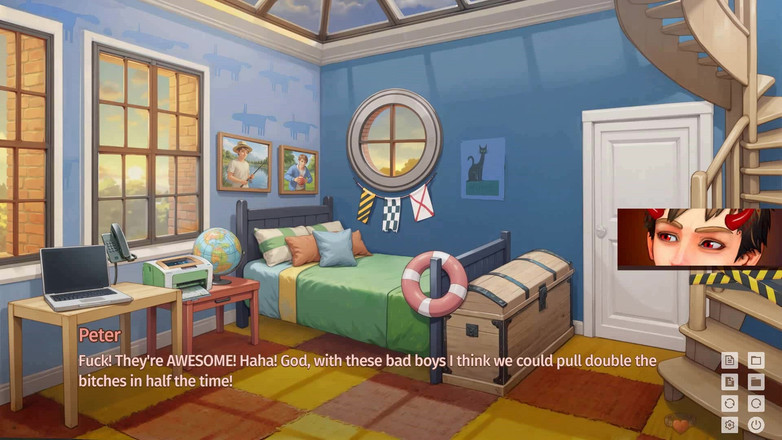Click the single circular arrow icon
Image resolution: width=782 pixels, height=440 pixels.
click(x=756, y=403)
